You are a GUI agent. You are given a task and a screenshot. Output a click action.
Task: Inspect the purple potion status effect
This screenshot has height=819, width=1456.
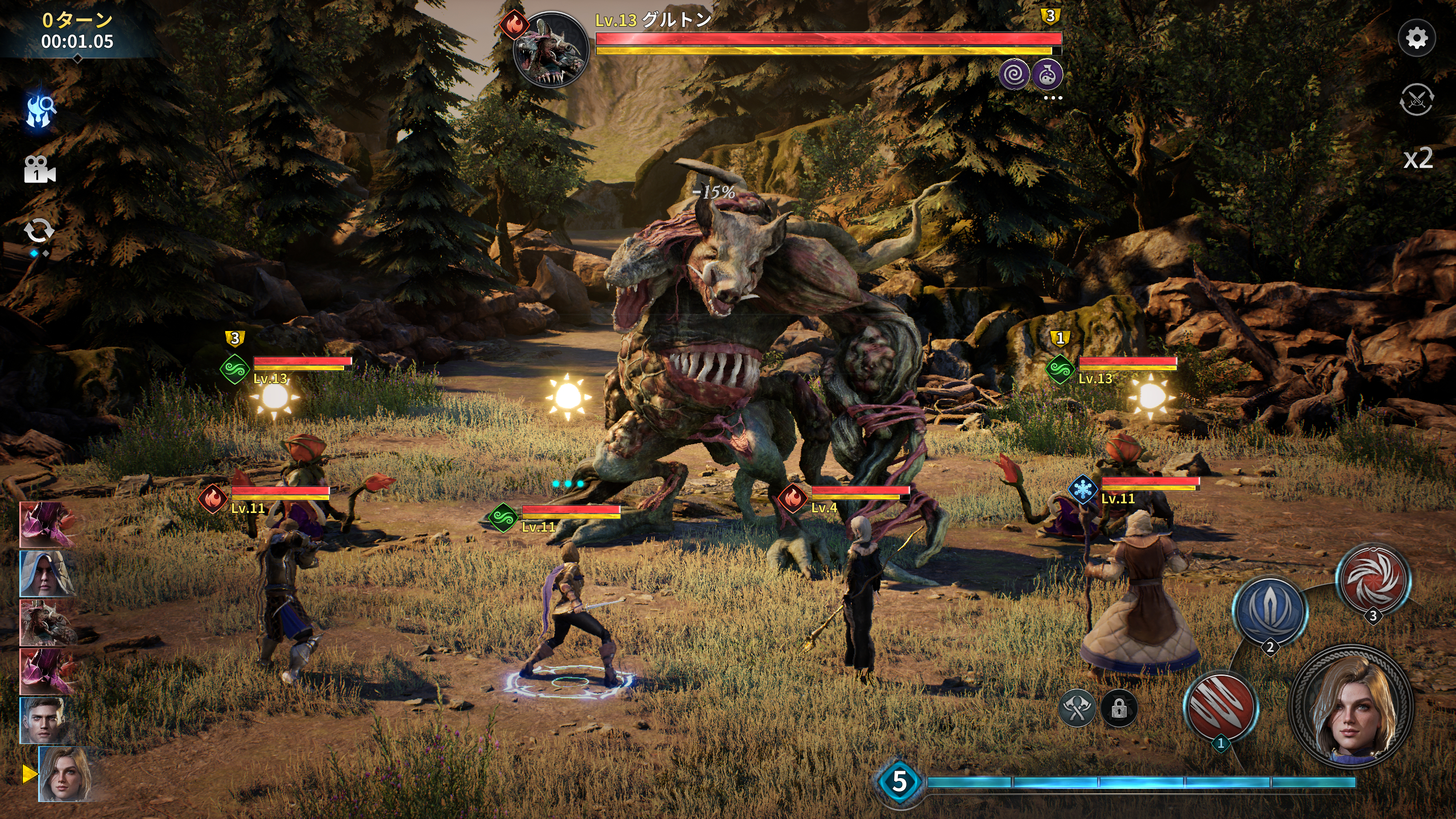(x=1047, y=75)
